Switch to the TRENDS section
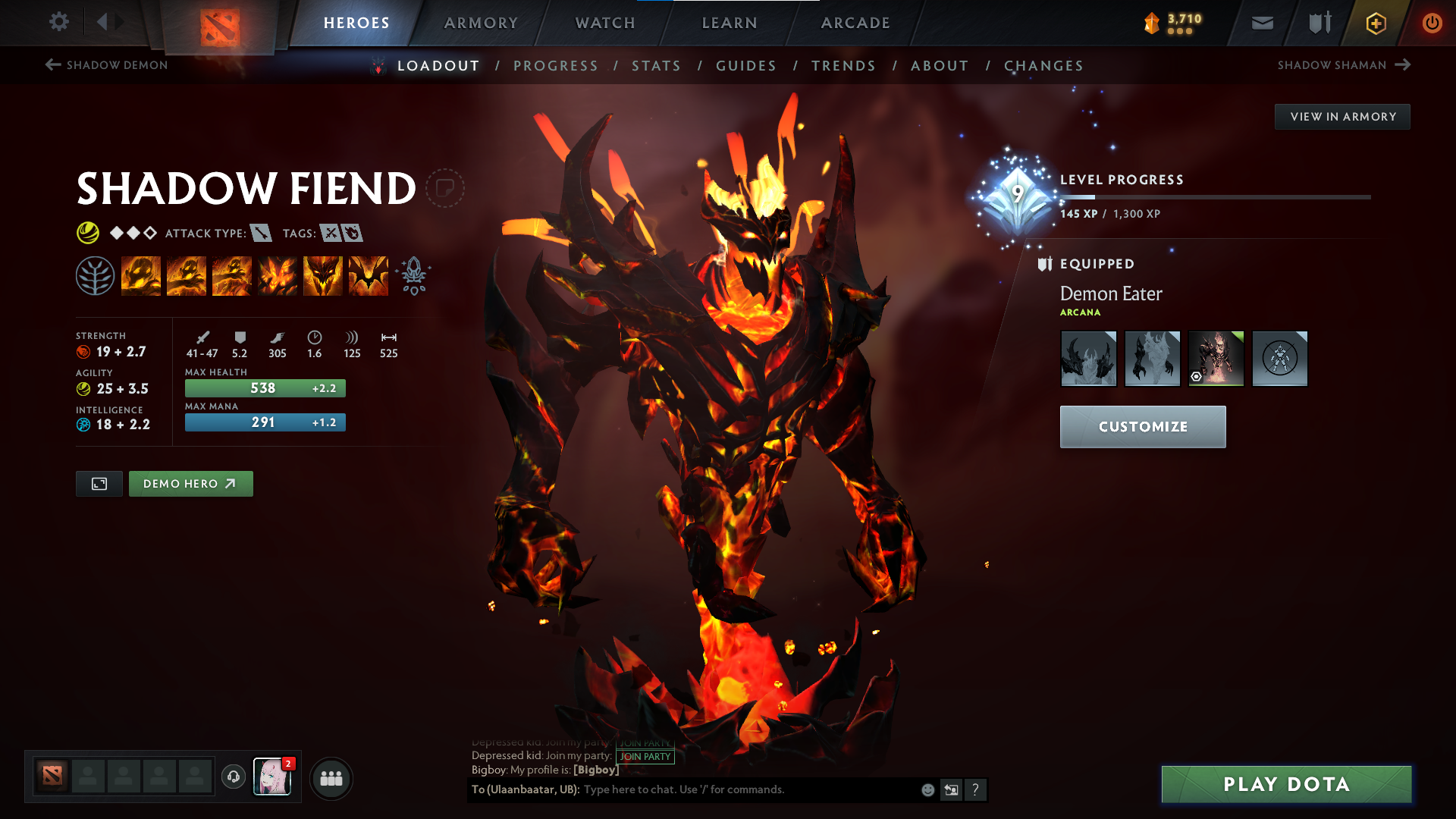 [x=843, y=66]
